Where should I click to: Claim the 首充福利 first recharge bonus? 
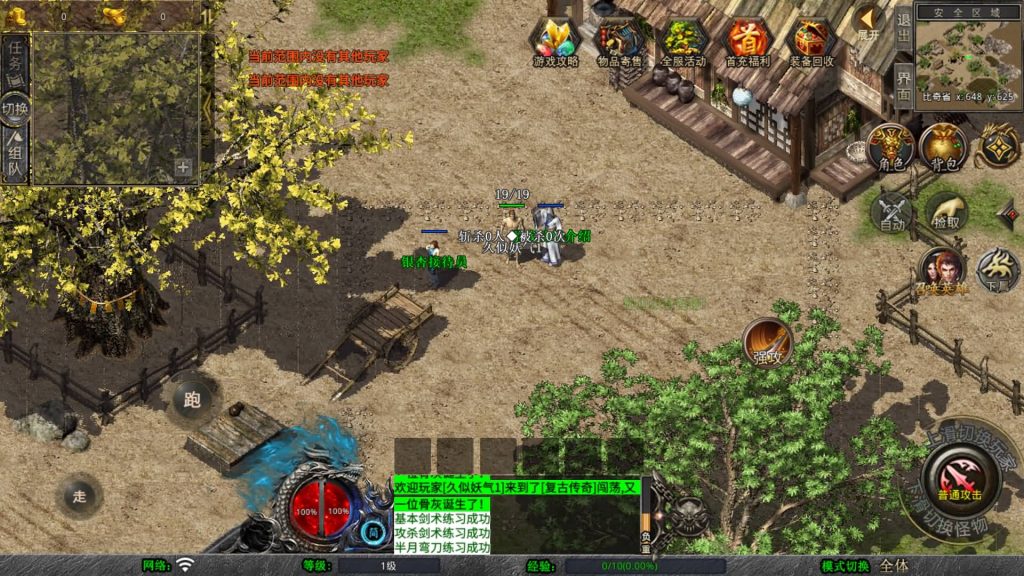pos(746,41)
